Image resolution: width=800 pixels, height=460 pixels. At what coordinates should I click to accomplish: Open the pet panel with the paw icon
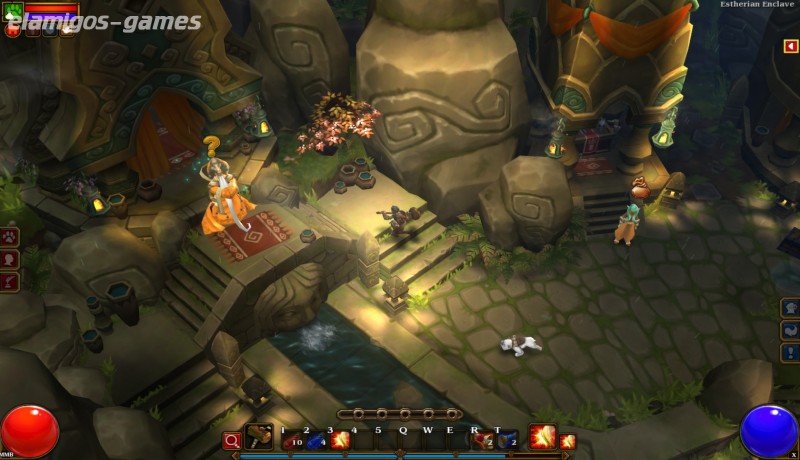pyautogui.click(x=11, y=238)
